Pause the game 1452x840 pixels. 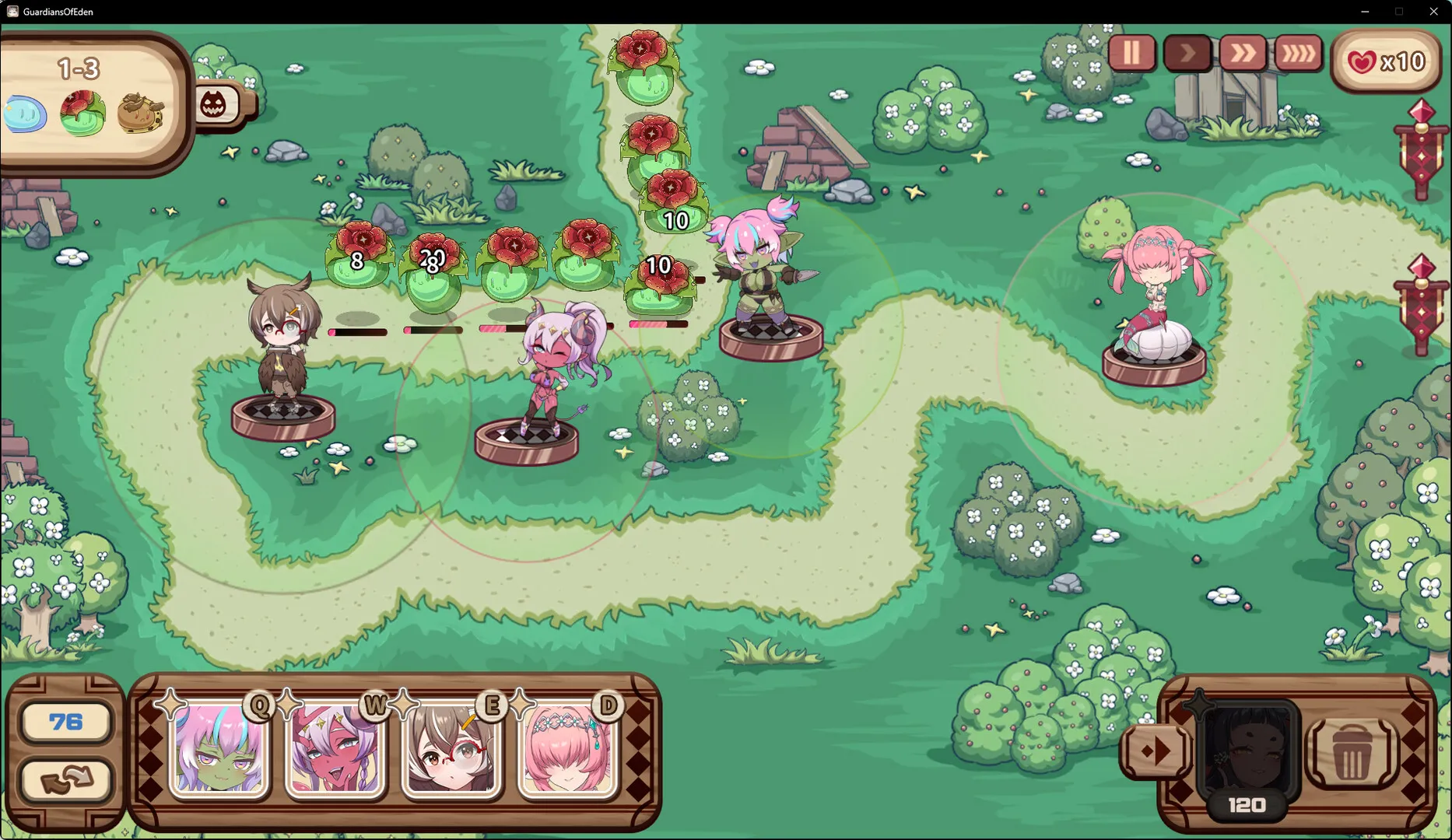click(1133, 53)
